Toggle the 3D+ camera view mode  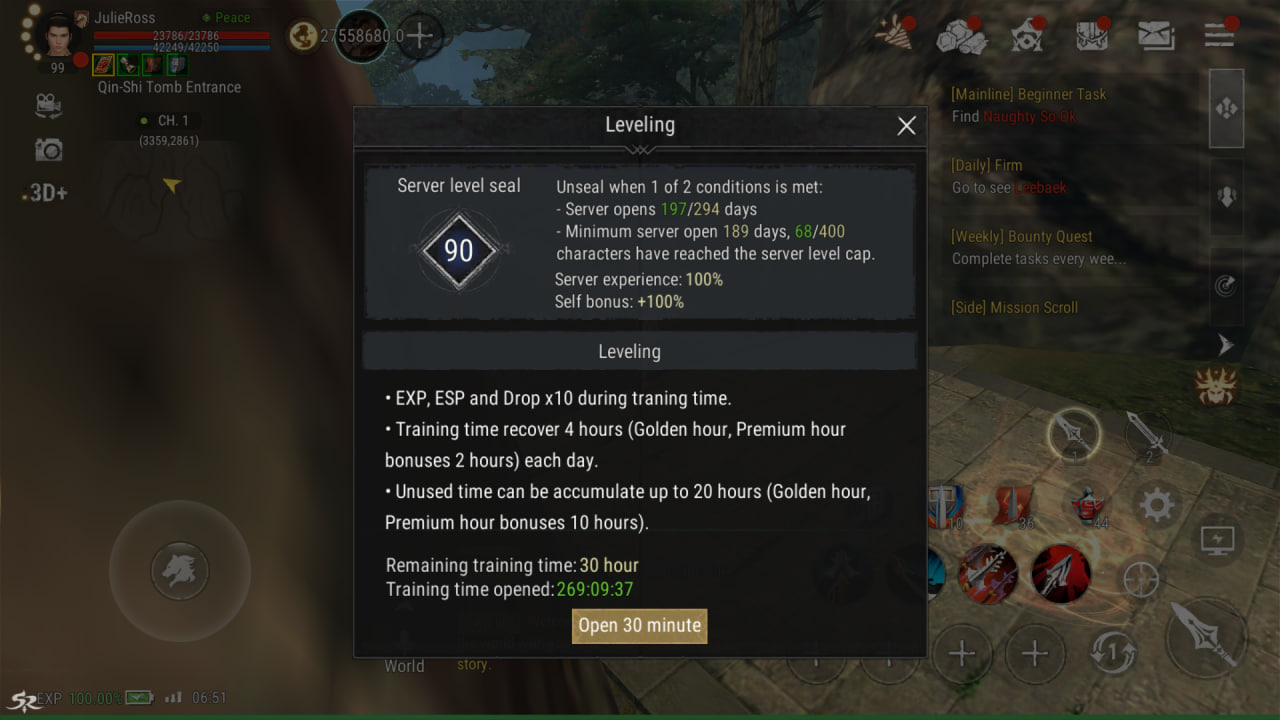[x=45, y=193]
